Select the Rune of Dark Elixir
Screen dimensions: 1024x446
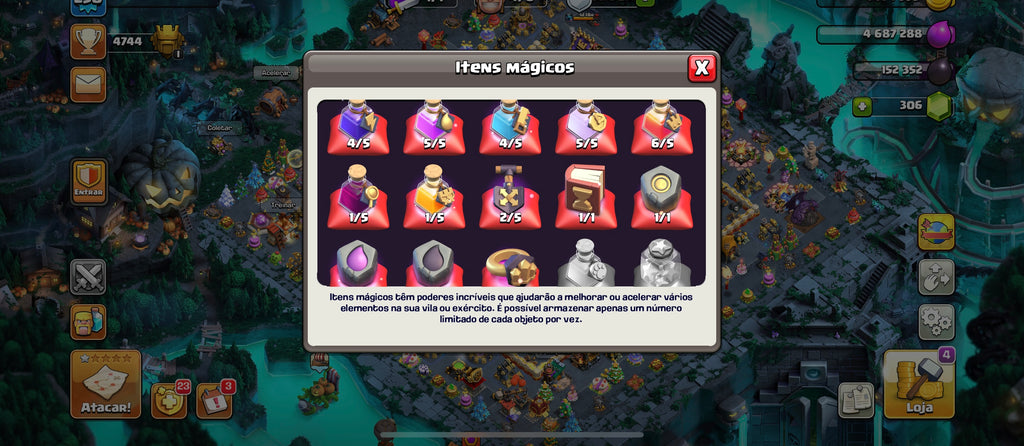tap(435, 263)
